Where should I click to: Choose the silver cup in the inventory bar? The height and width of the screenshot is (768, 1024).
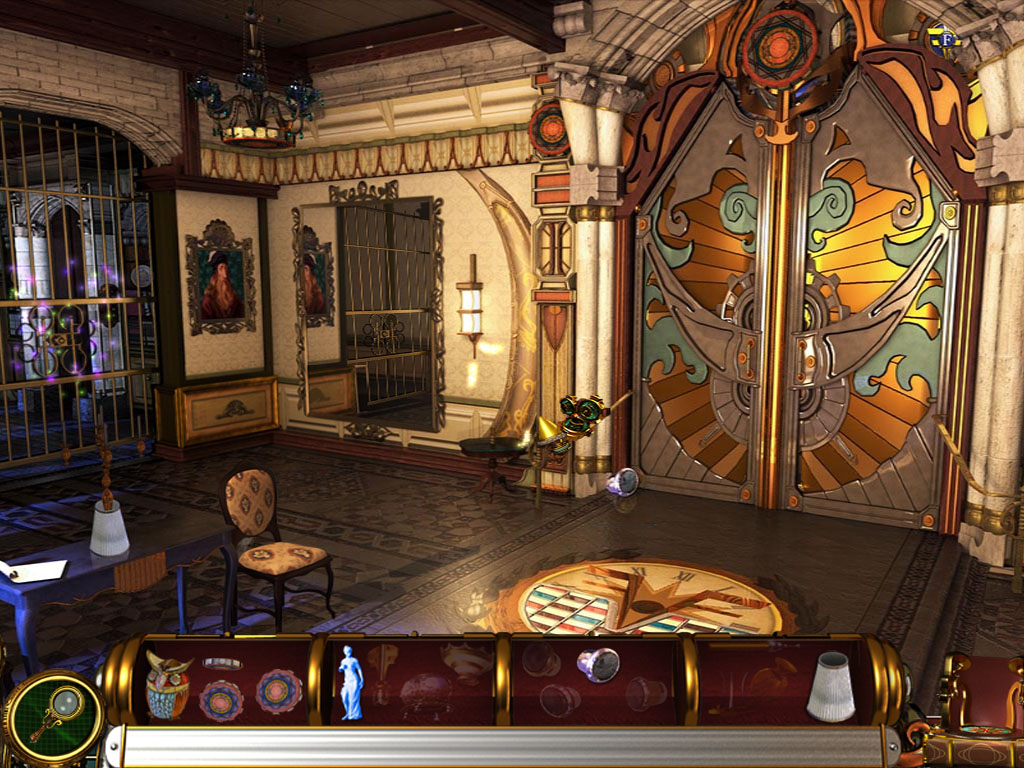(598, 664)
